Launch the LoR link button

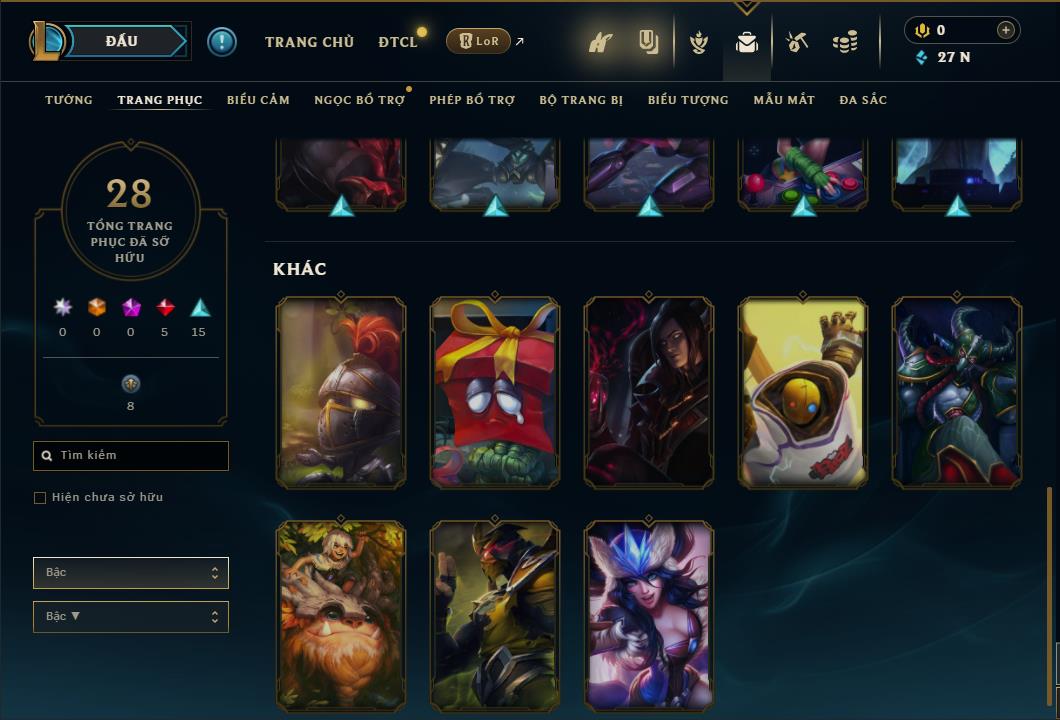coord(479,41)
